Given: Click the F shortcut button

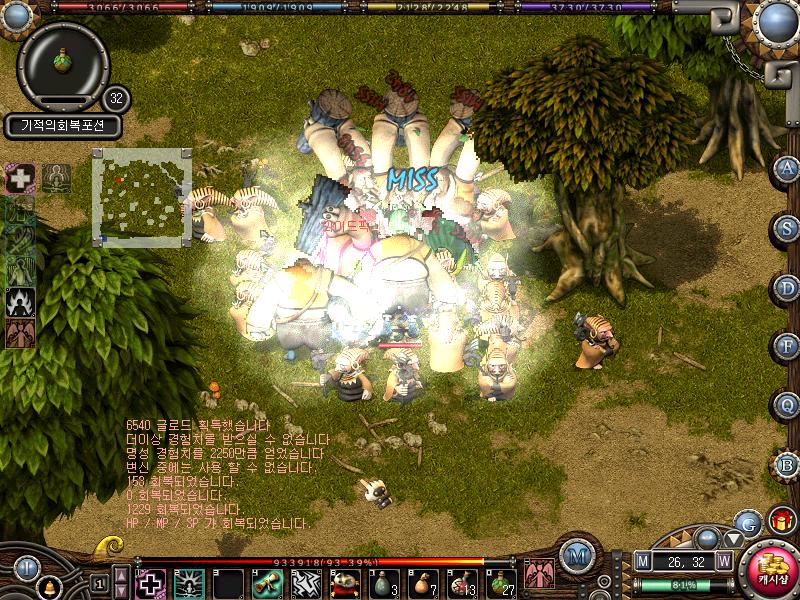Looking at the screenshot, I should tap(788, 346).
